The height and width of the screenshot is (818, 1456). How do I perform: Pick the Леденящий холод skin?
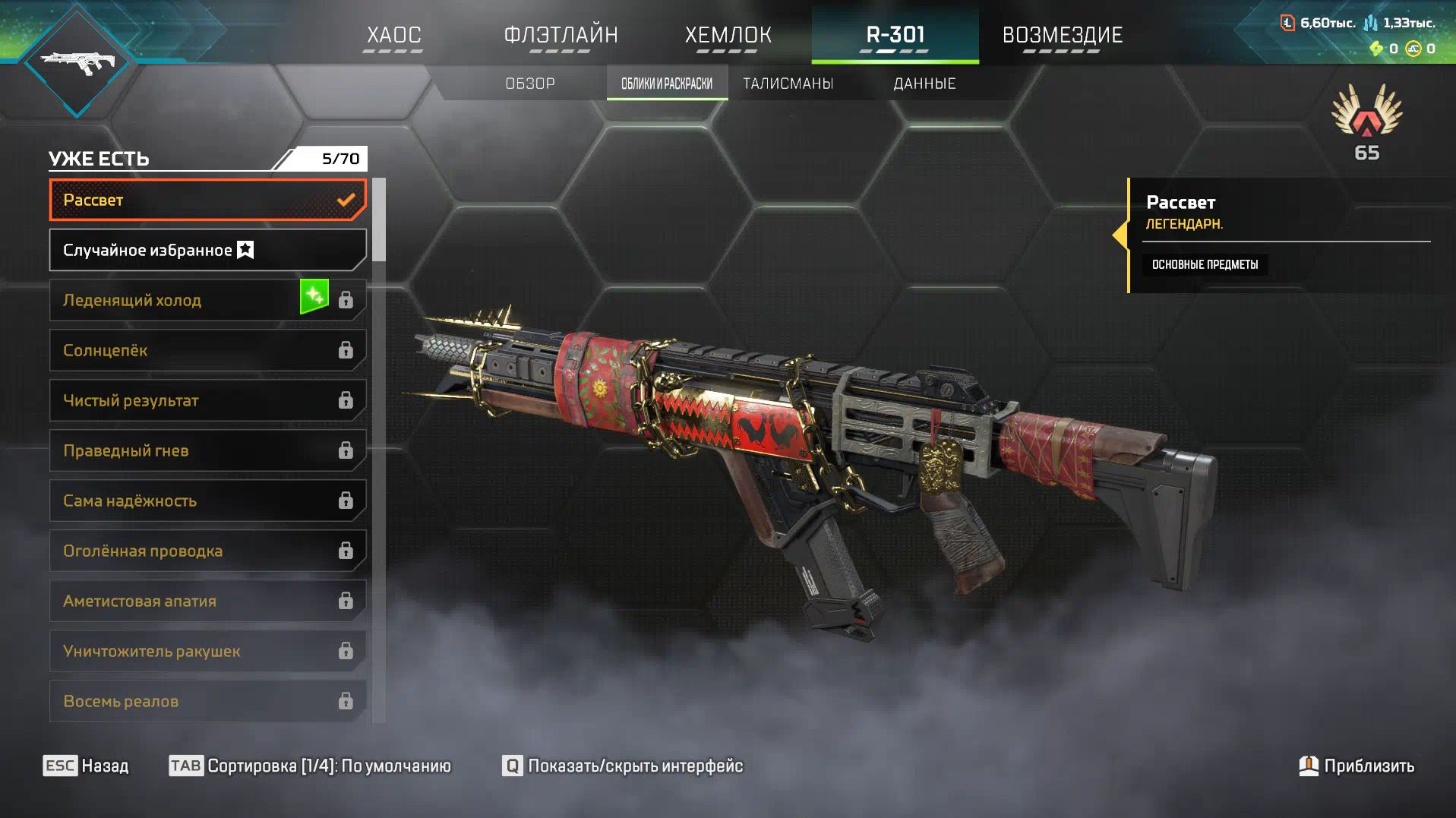pyautogui.click(x=175, y=300)
